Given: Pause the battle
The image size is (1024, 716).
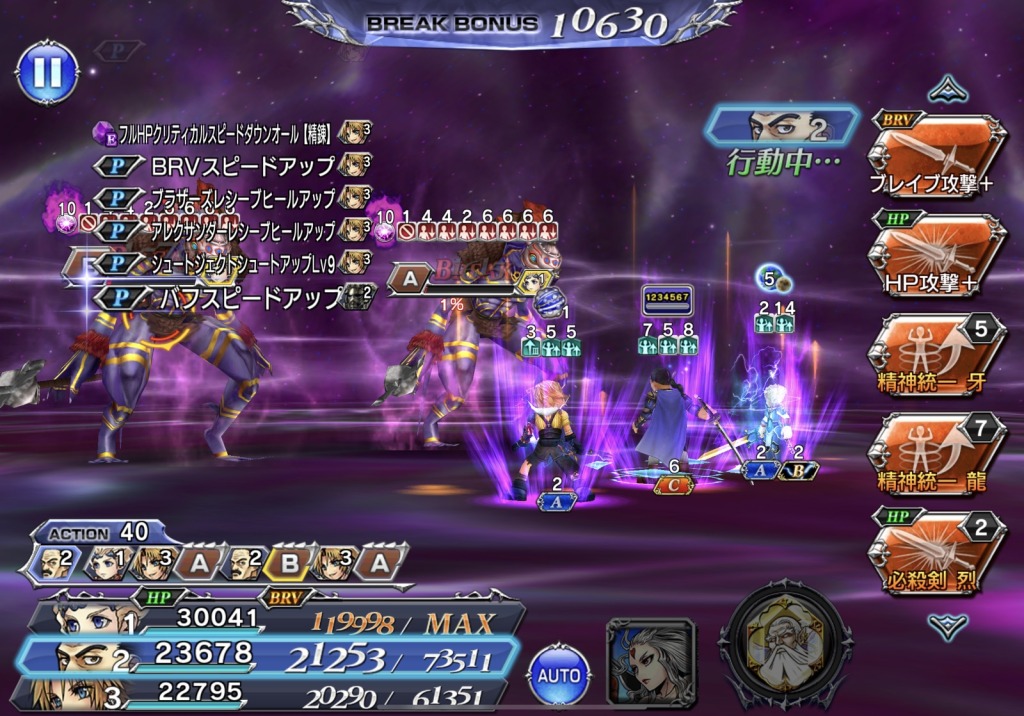Looking at the screenshot, I should [x=47, y=71].
